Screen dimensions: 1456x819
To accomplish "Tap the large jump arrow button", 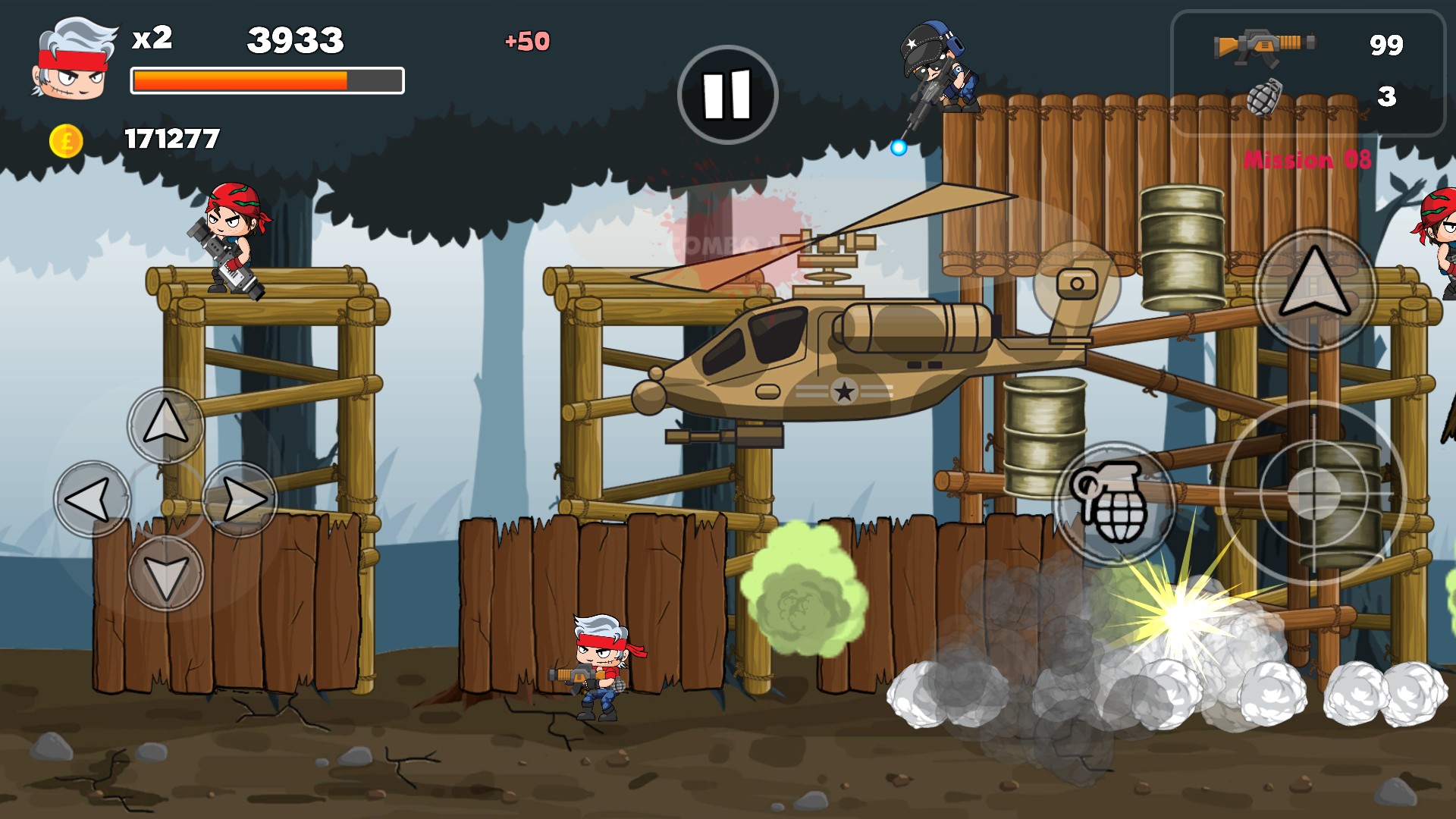I will point(1315,288).
